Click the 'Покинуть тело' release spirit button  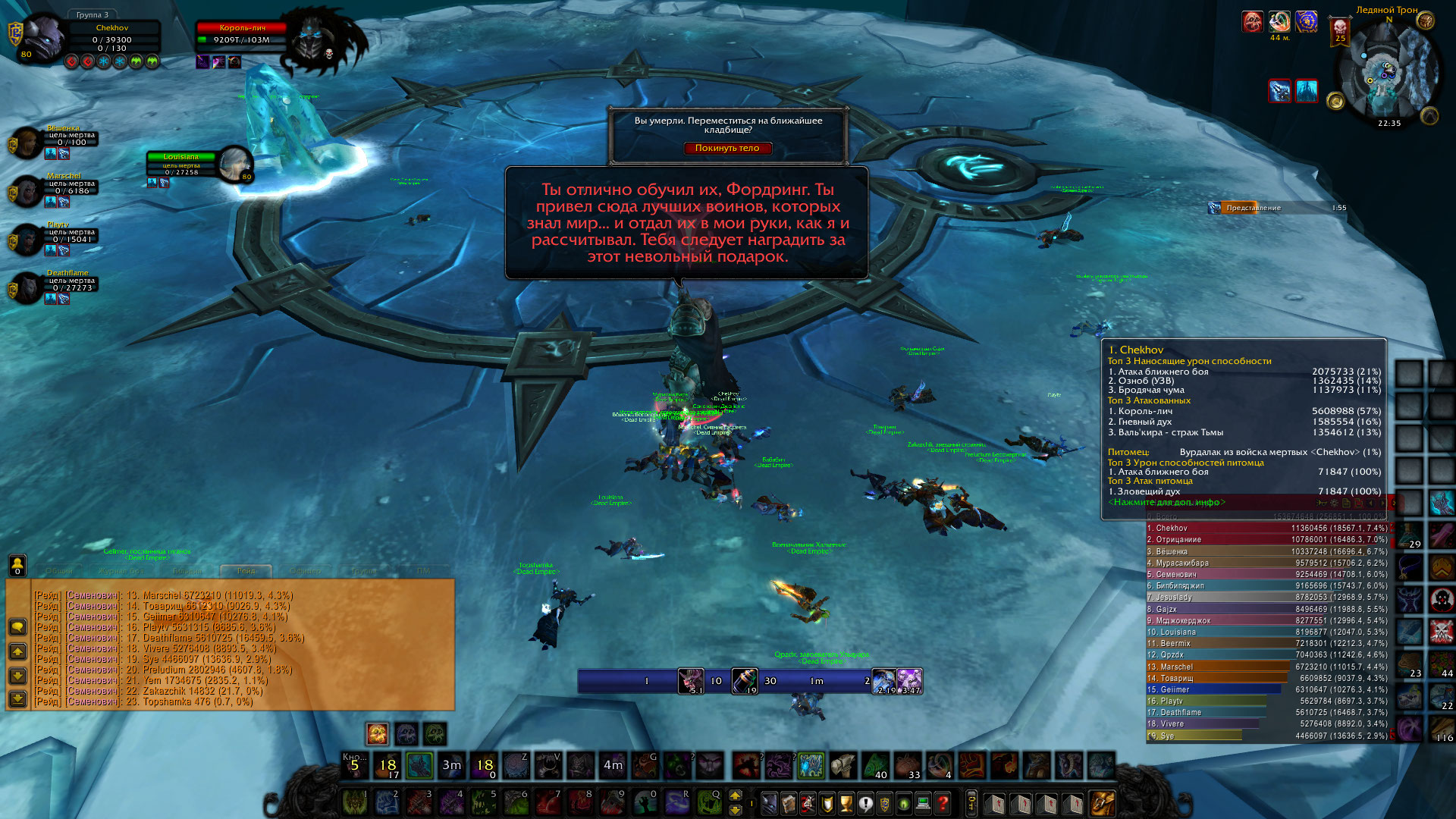pyautogui.click(x=727, y=149)
